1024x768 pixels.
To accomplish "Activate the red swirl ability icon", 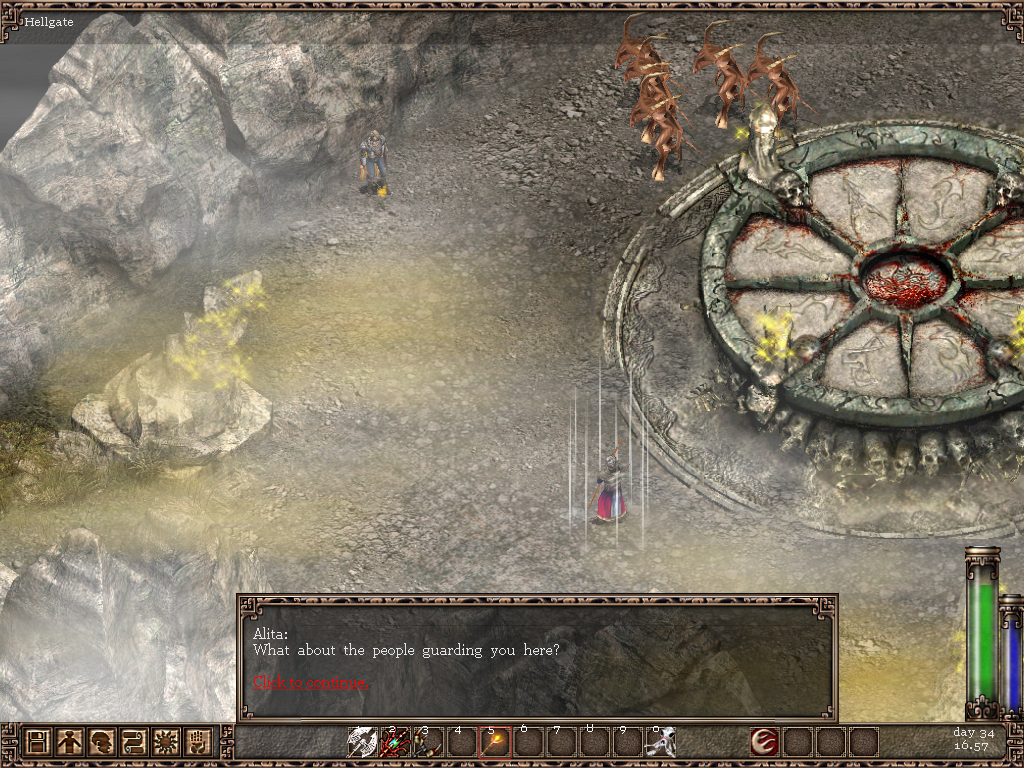I will coord(765,742).
